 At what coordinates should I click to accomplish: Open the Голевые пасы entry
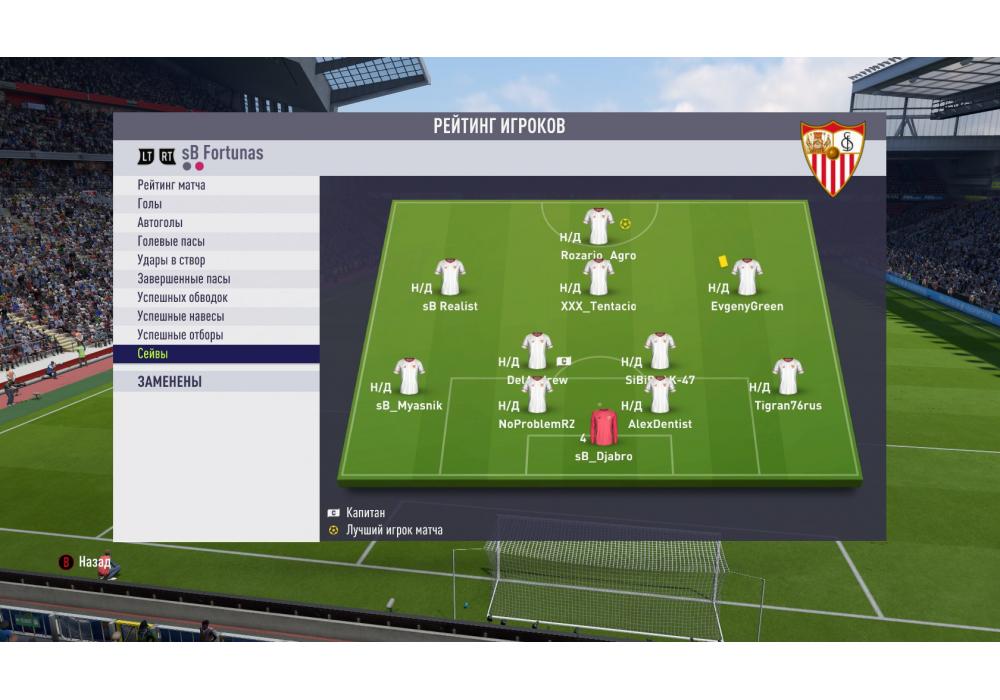point(216,242)
